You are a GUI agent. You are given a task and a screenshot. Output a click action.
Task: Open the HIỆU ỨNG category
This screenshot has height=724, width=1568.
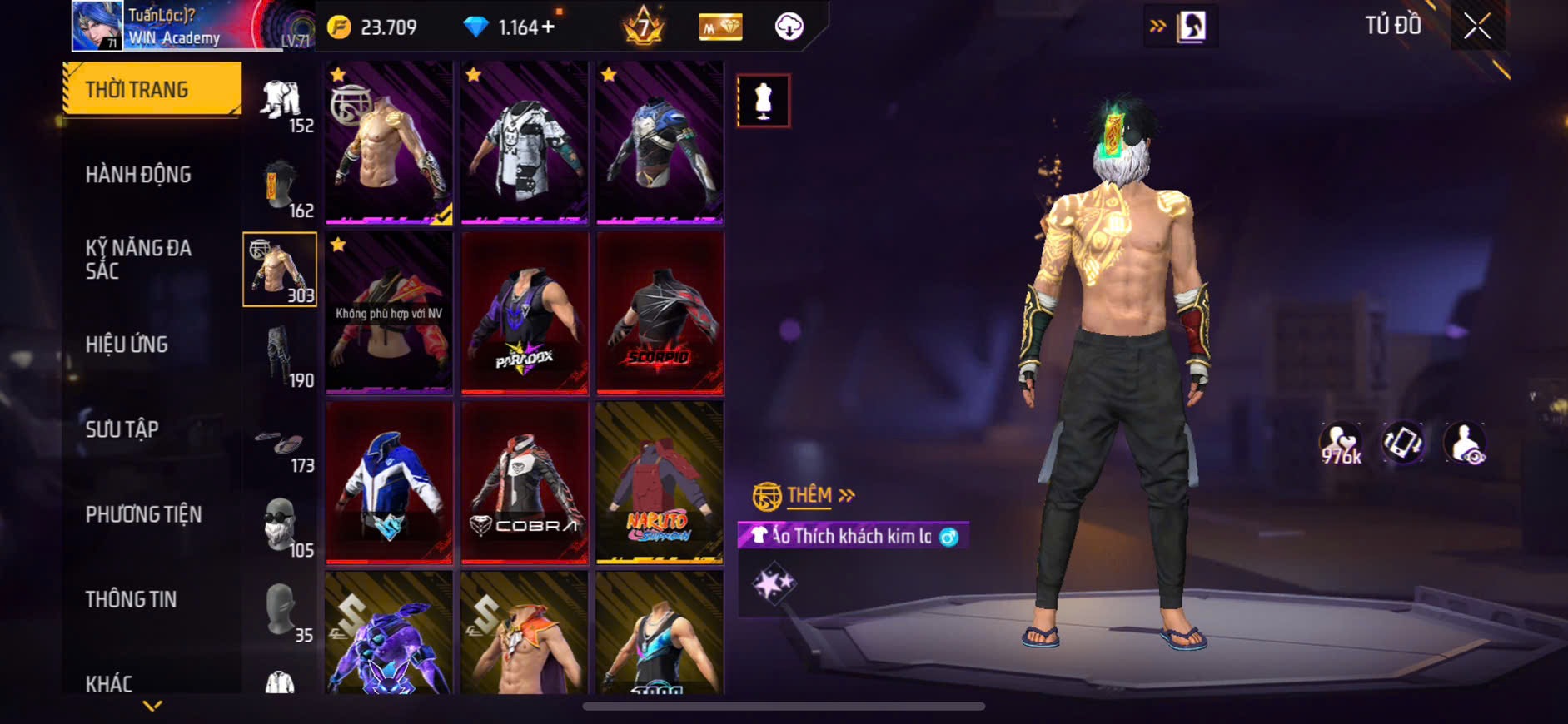click(x=127, y=344)
